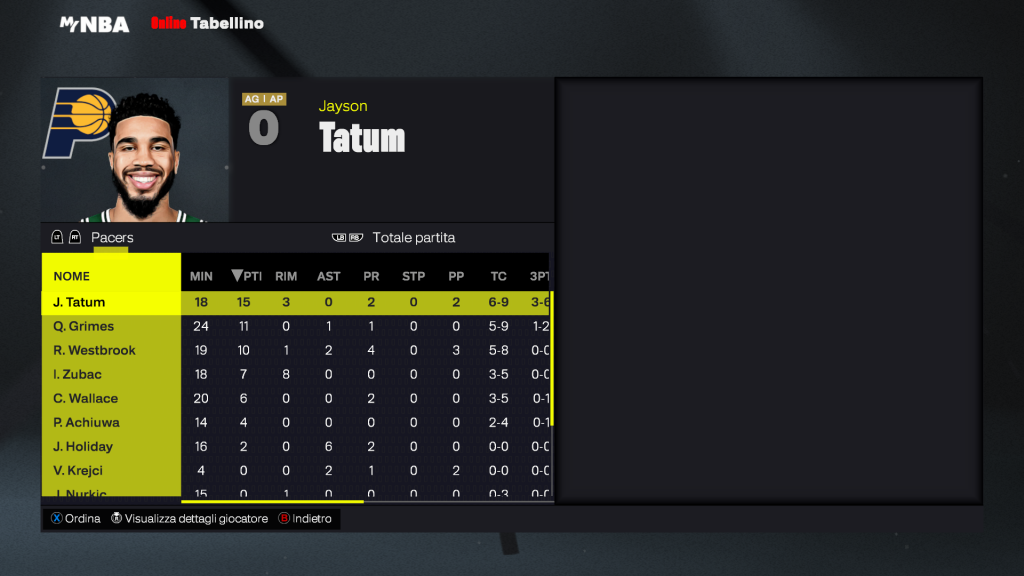This screenshot has height=576, width=1024.
Task: Sort by the AST column header
Action: (328, 276)
